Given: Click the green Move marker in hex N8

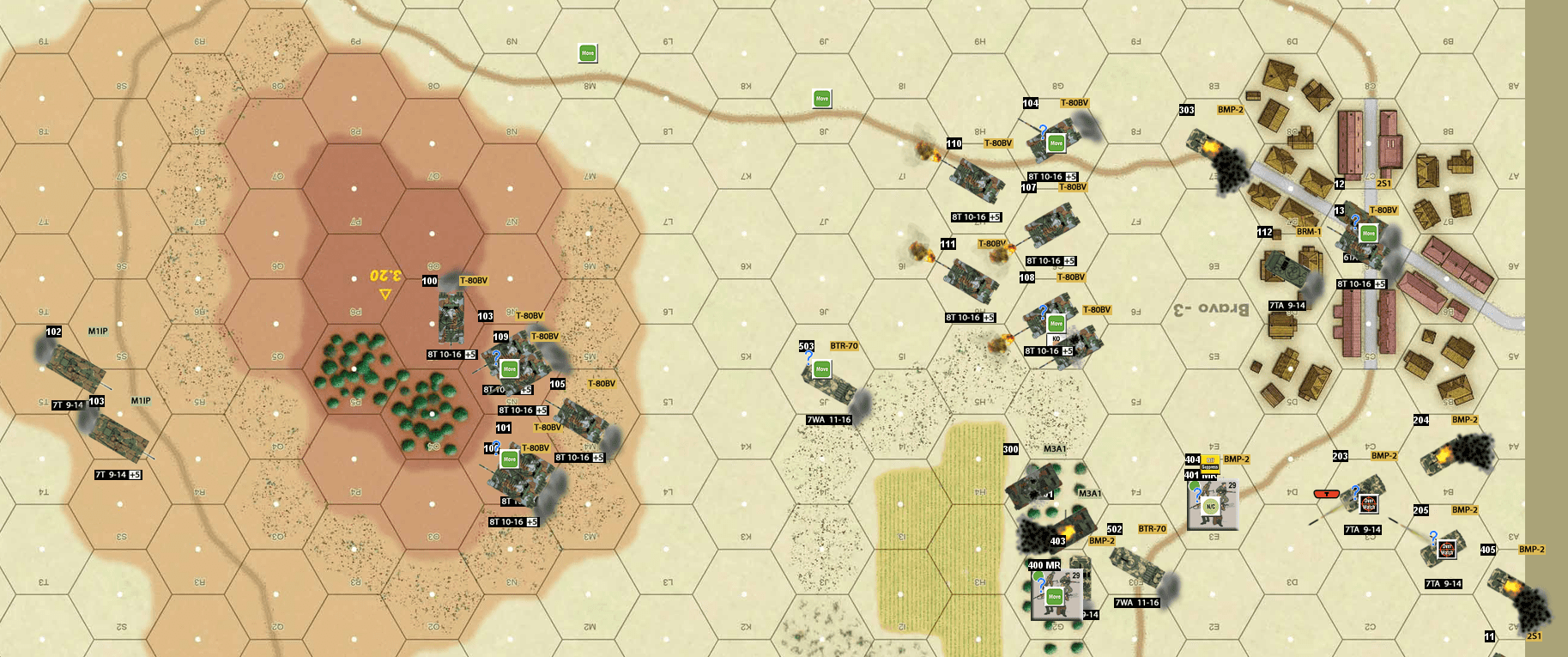Looking at the screenshot, I should (820, 100).
